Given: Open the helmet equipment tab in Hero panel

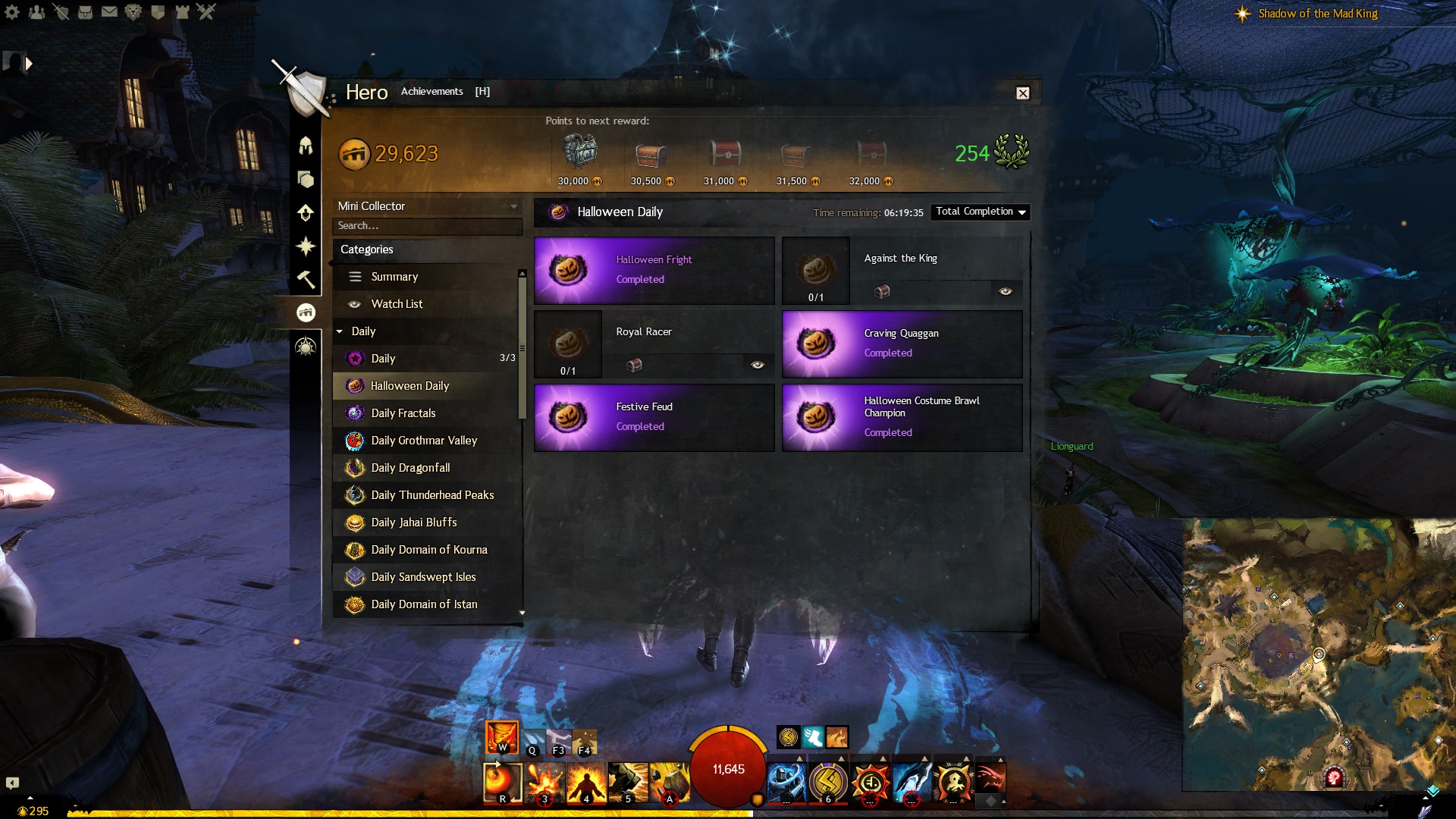Looking at the screenshot, I should (x=306, y=146).
